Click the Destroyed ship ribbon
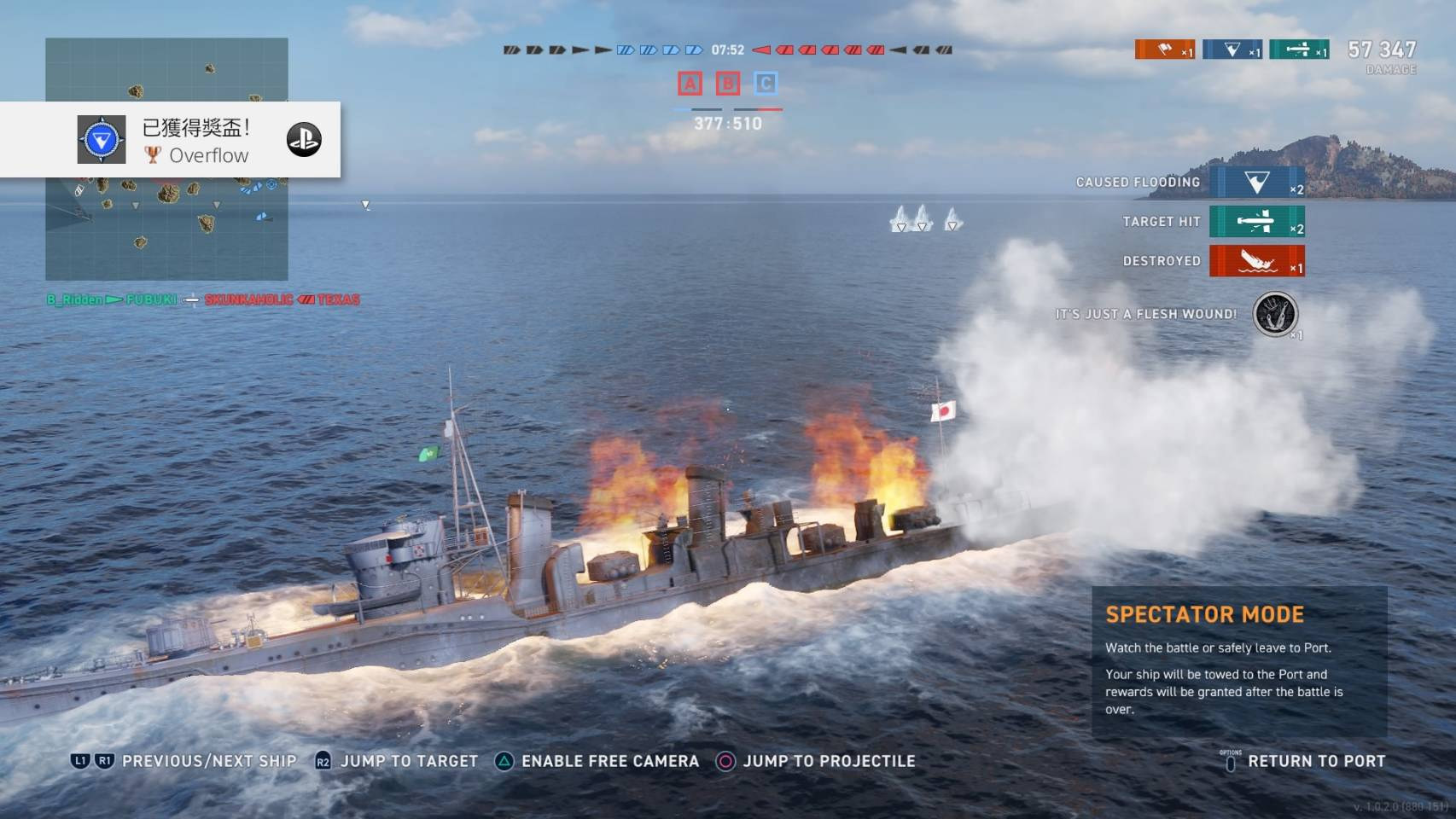The height and width of the screenshot is (819, 1456). point(1256,261)
